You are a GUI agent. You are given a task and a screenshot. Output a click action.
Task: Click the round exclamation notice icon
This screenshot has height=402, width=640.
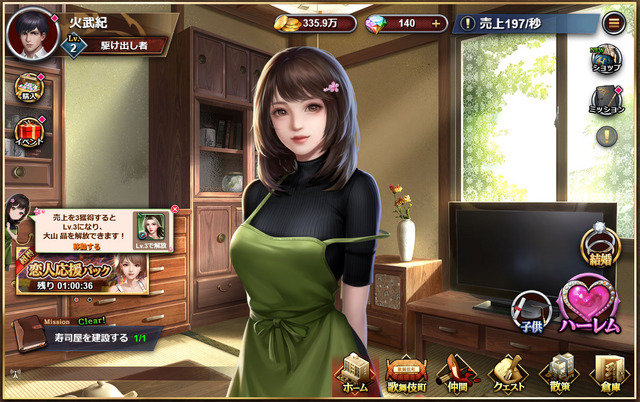pos(606,136)
